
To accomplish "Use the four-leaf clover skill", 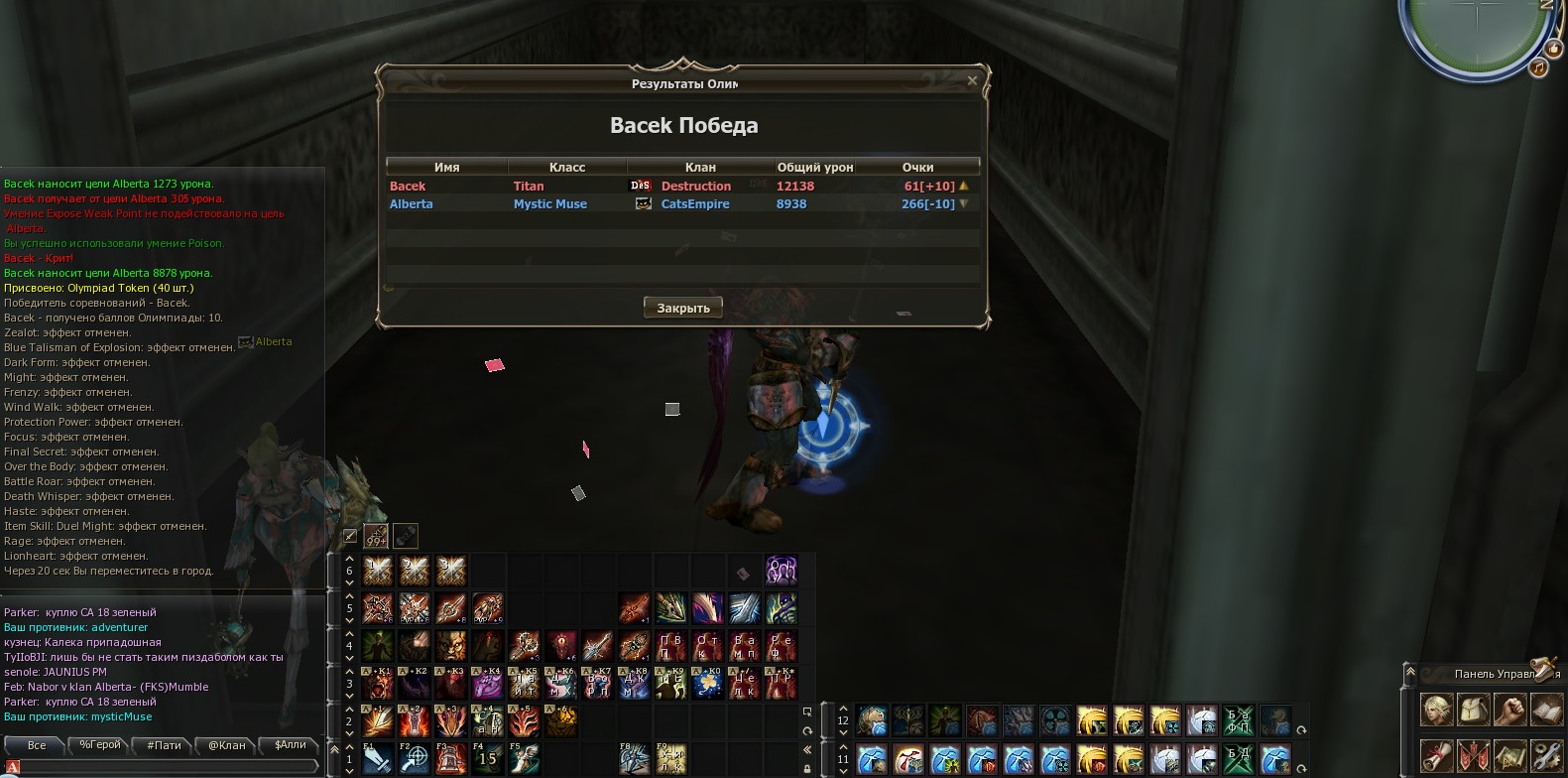I will click(x=707, y=684).
